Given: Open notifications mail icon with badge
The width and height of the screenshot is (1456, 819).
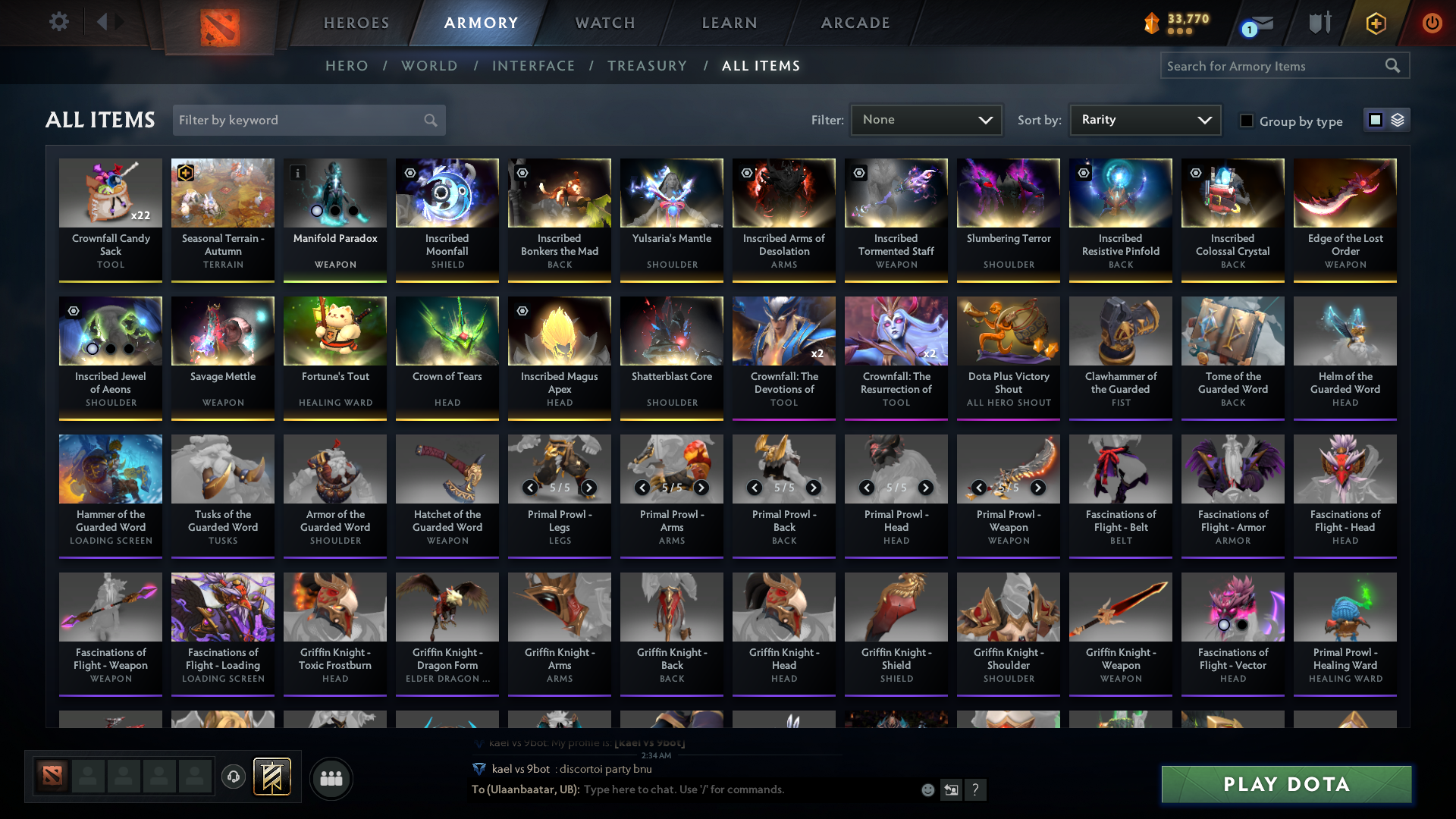Looking at the screenshot, I should coord(1261,24).
